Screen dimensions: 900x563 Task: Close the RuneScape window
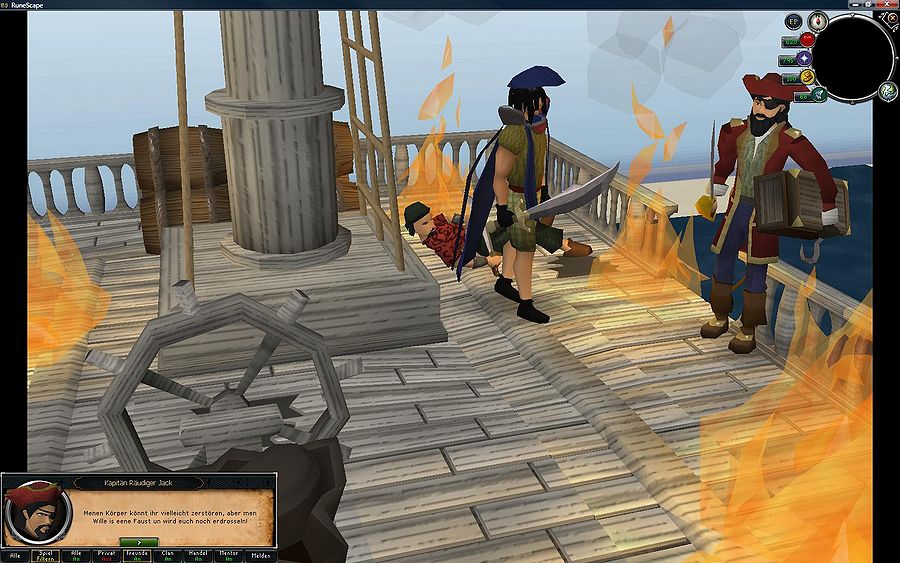(x=888, y=4)
